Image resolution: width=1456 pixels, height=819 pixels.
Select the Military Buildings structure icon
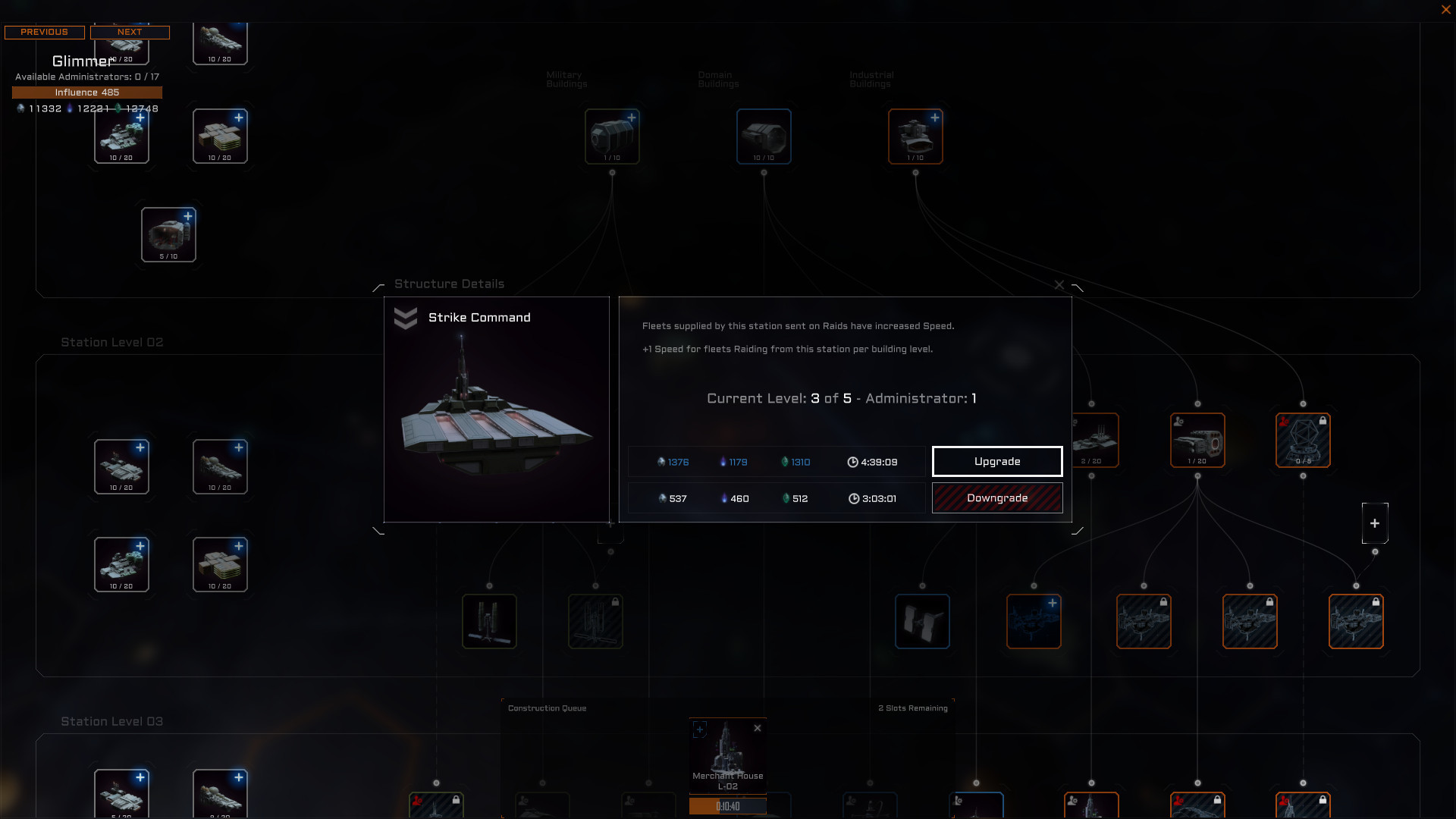click(612, 136)
